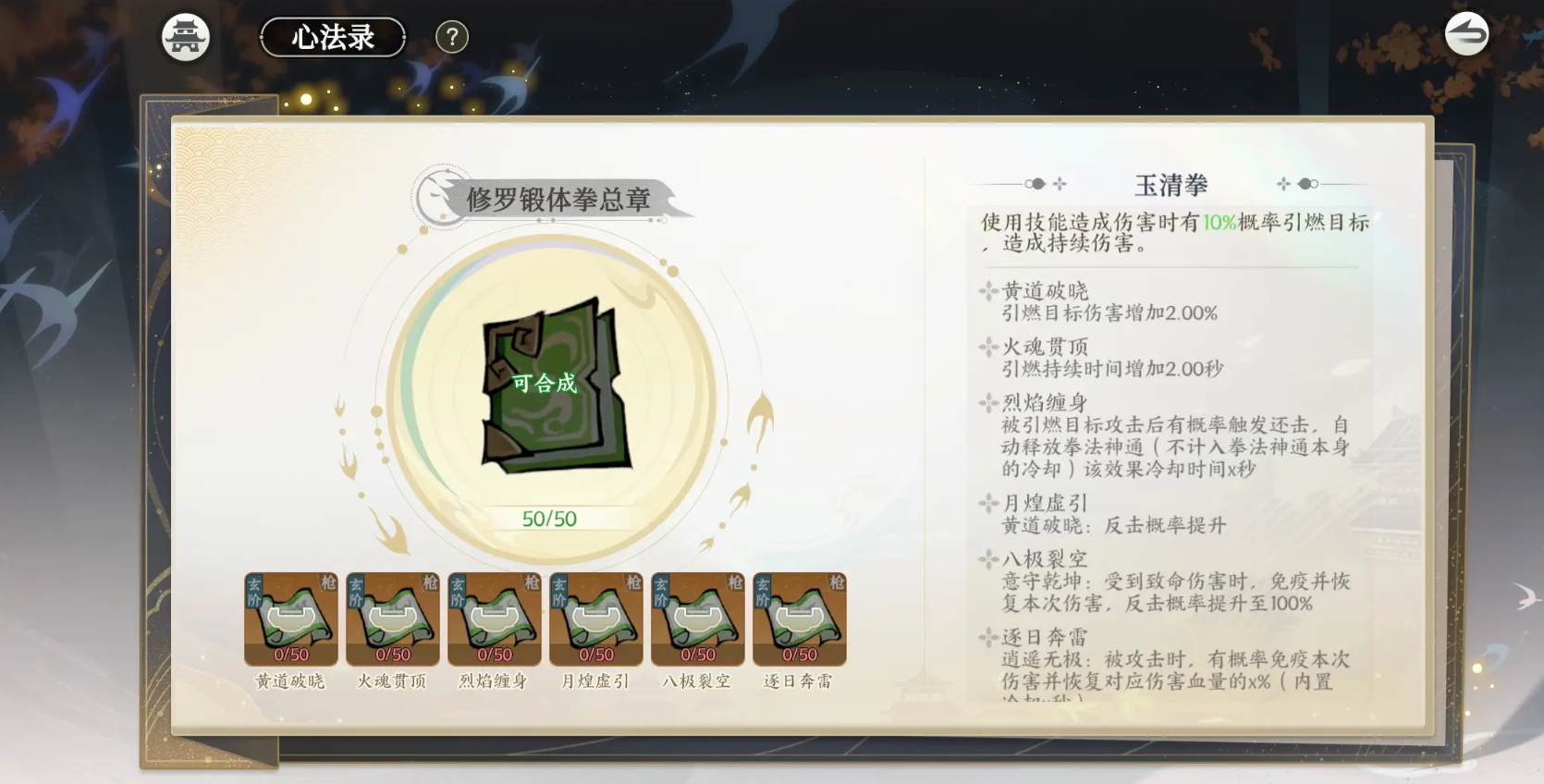Open the help question mark
The height and width of the screenshot is (784, 1544).
(x=452, y=38)
